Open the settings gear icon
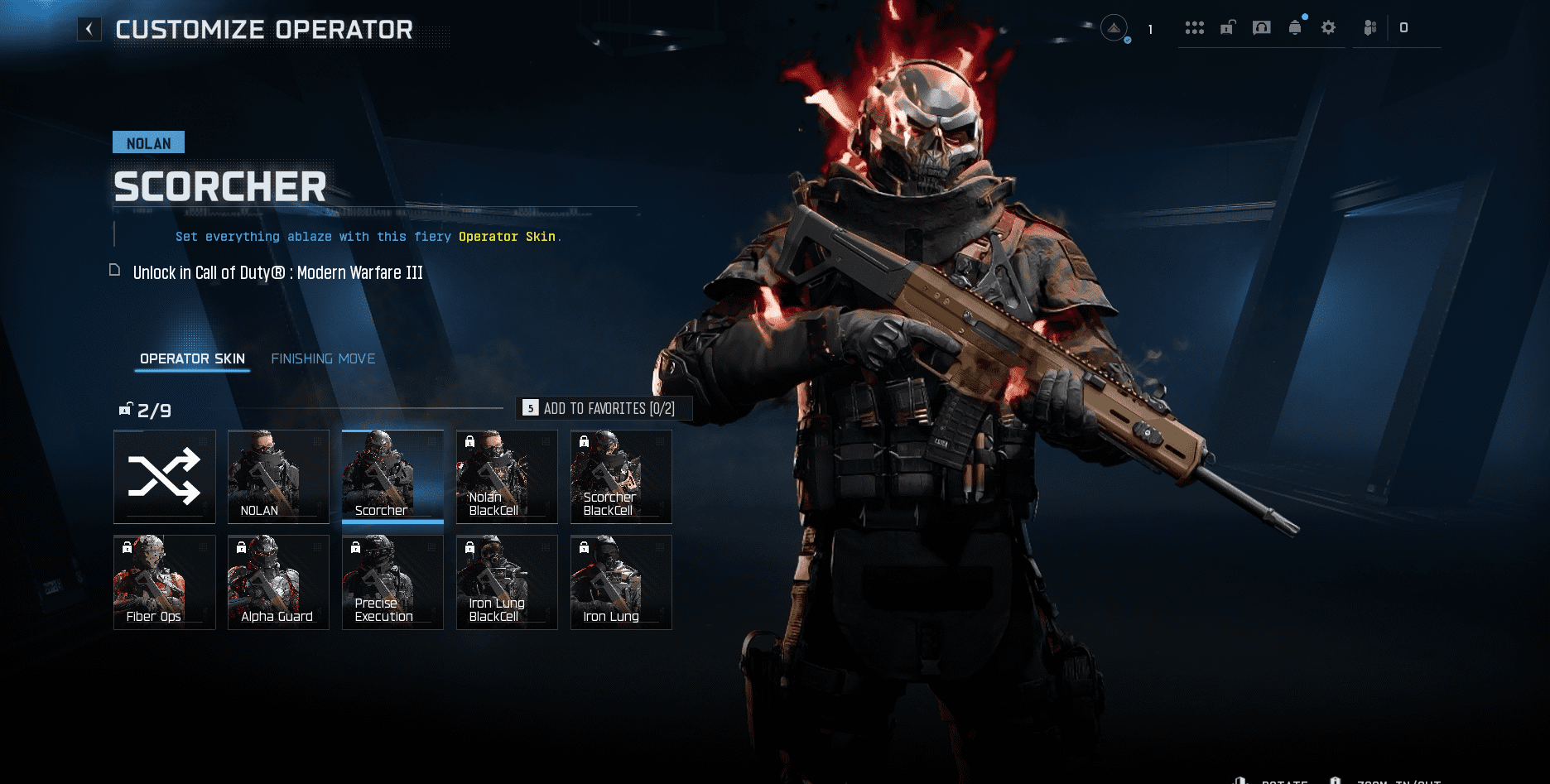This screenshot has height=784, width=1550. (1328, 28)
